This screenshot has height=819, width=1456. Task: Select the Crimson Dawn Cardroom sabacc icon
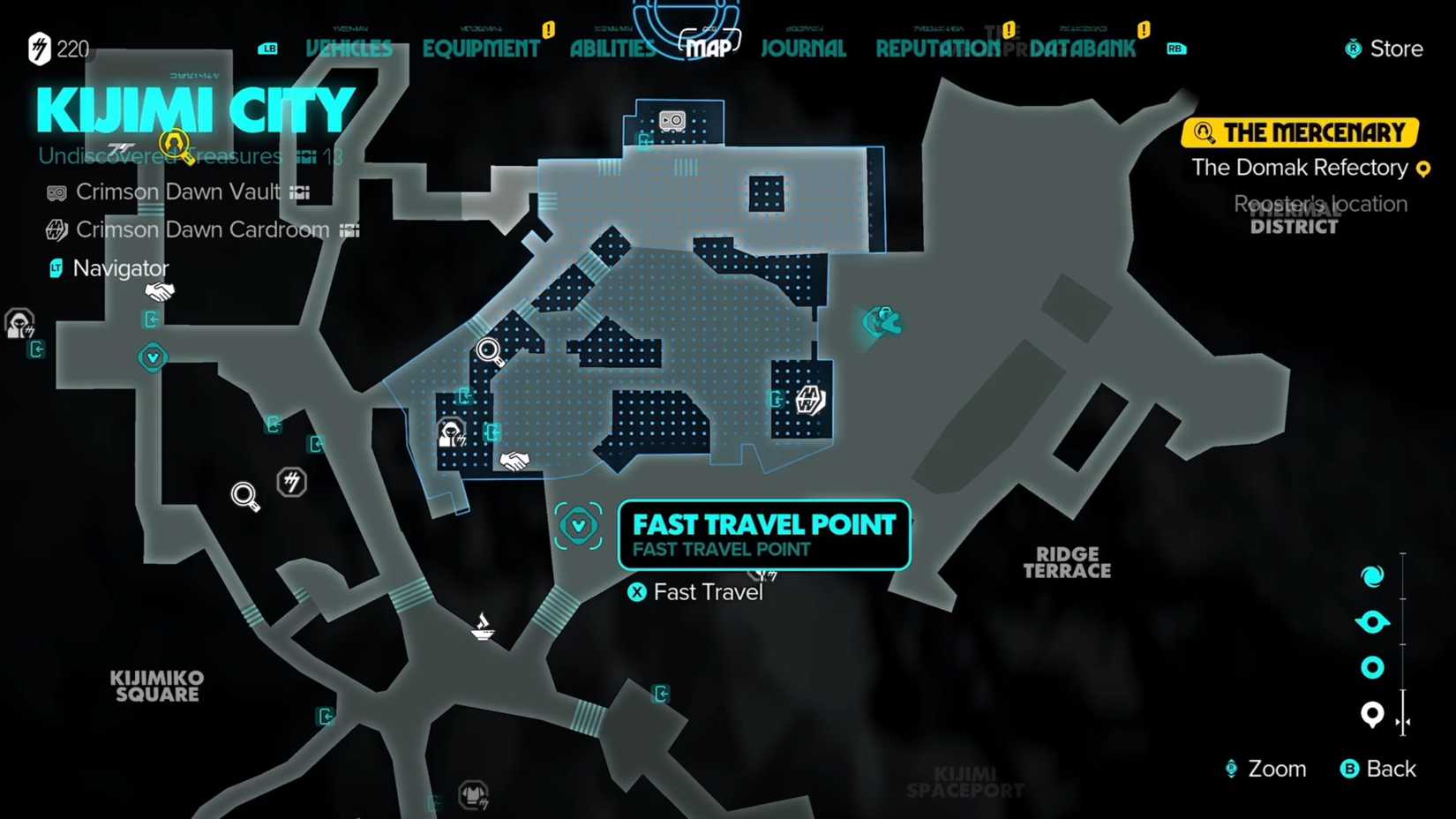click(56, 229)
